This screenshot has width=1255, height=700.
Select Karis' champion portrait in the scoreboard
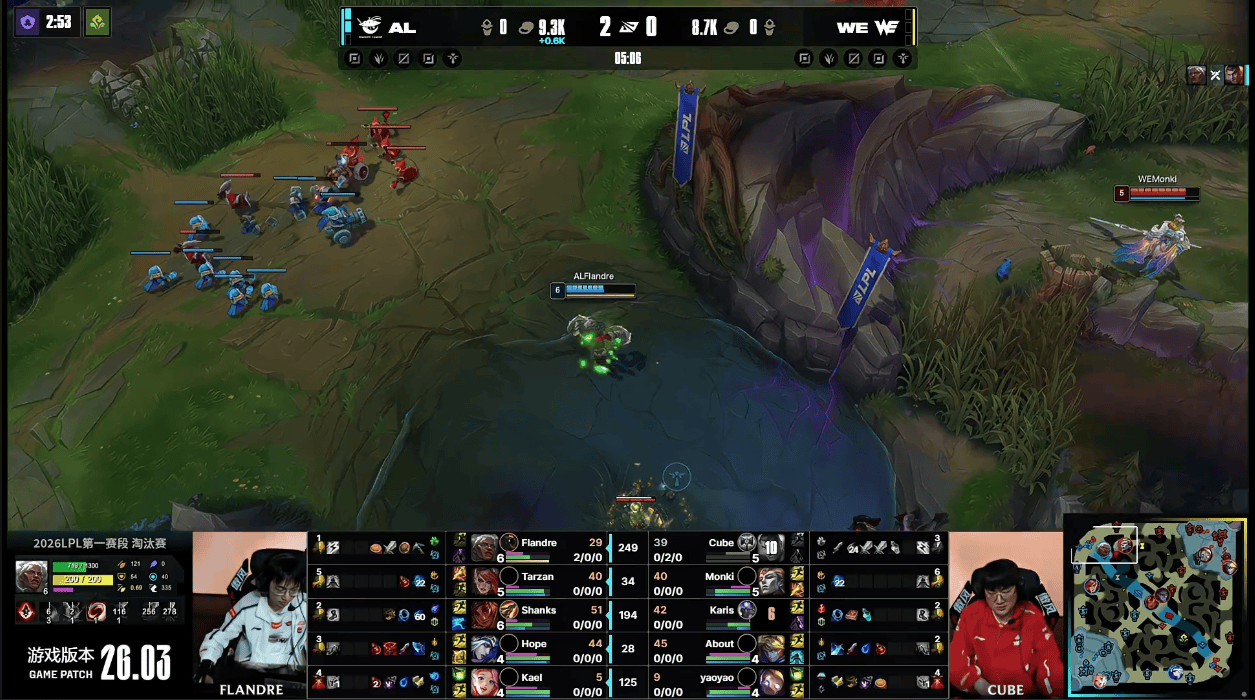coord(770,613)
